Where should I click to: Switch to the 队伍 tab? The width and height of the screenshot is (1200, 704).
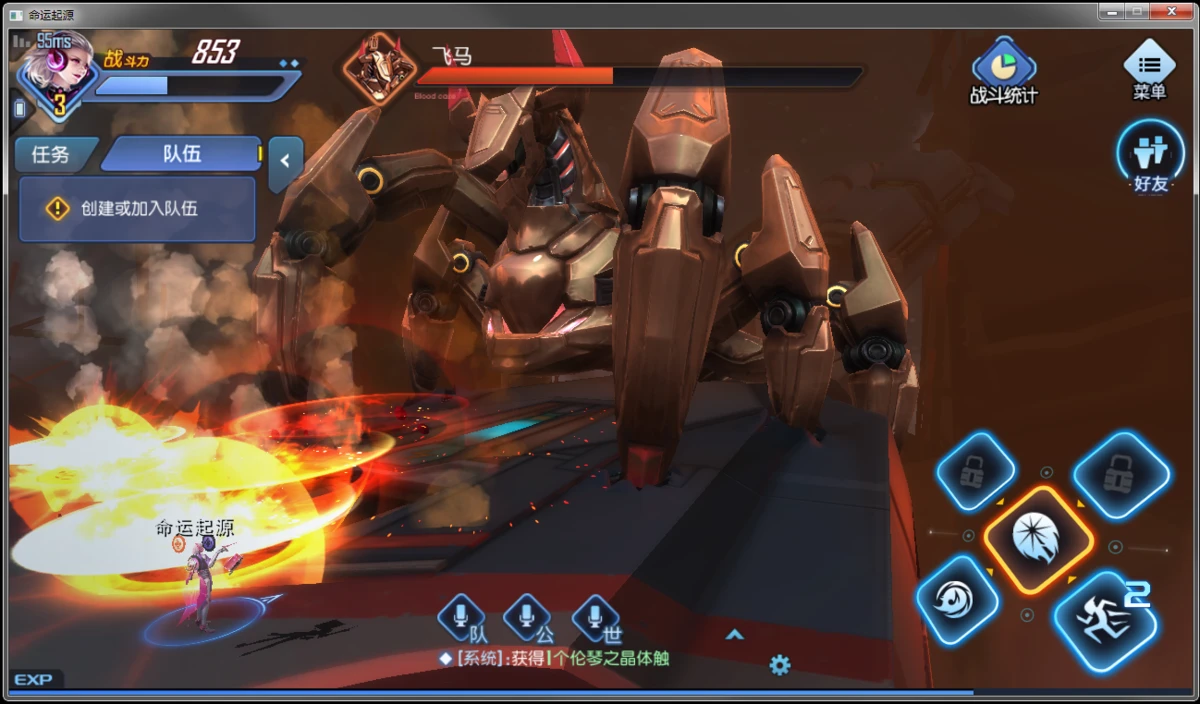pyautogui.click(x=182, y=154)
